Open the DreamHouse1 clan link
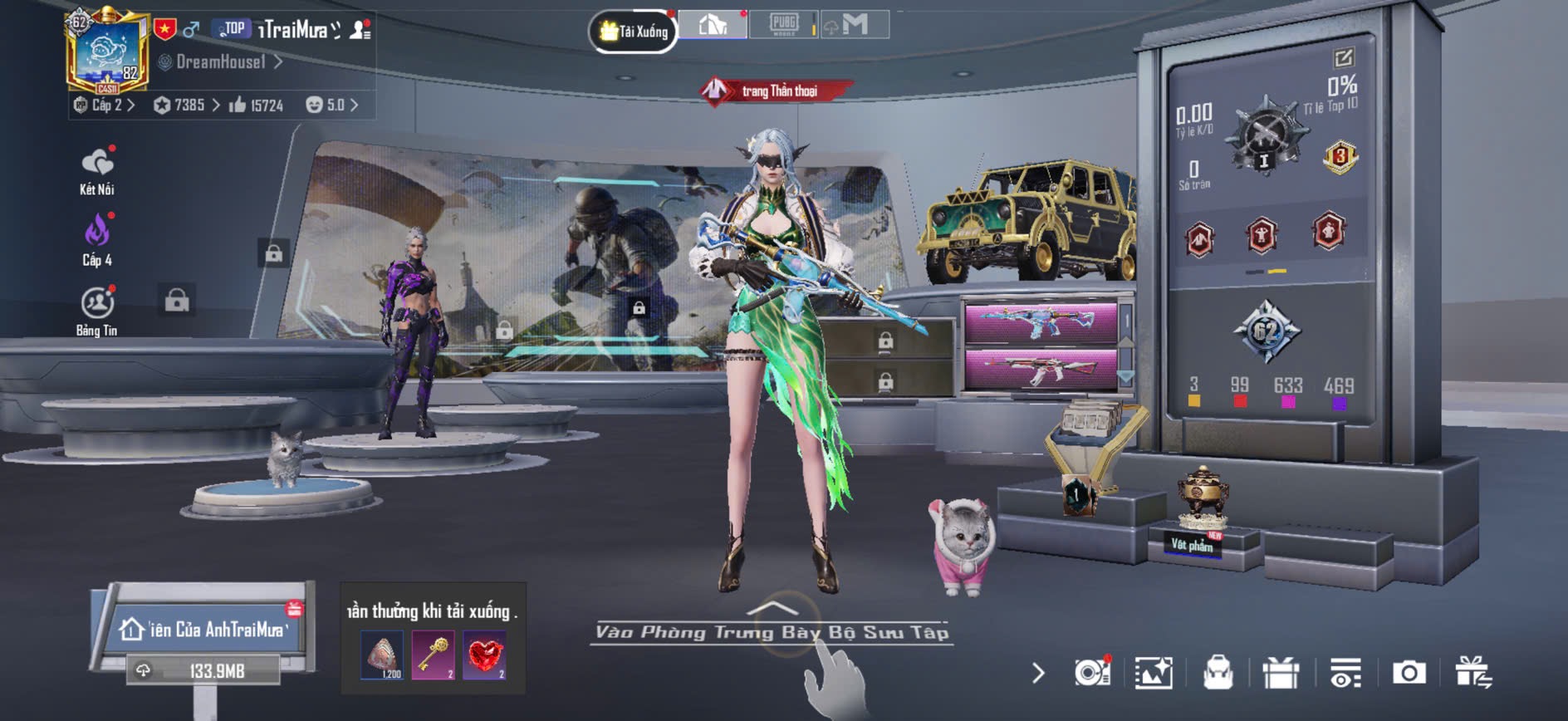Viewport: 1568px width, 721px height. [221, 61]
